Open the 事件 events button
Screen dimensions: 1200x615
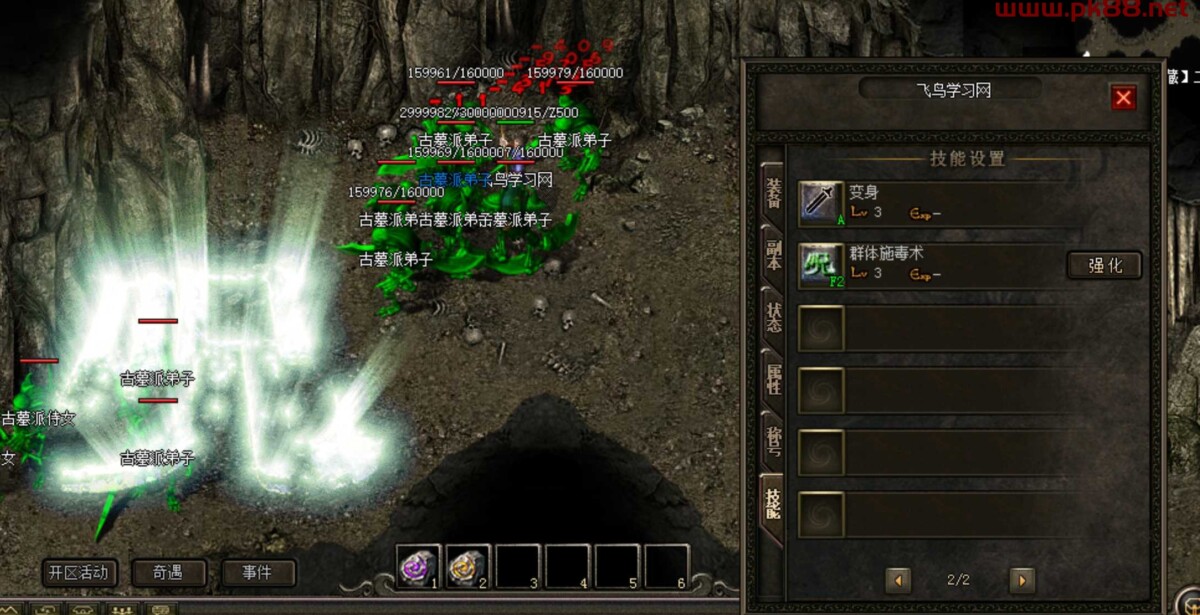pos(258,573)
